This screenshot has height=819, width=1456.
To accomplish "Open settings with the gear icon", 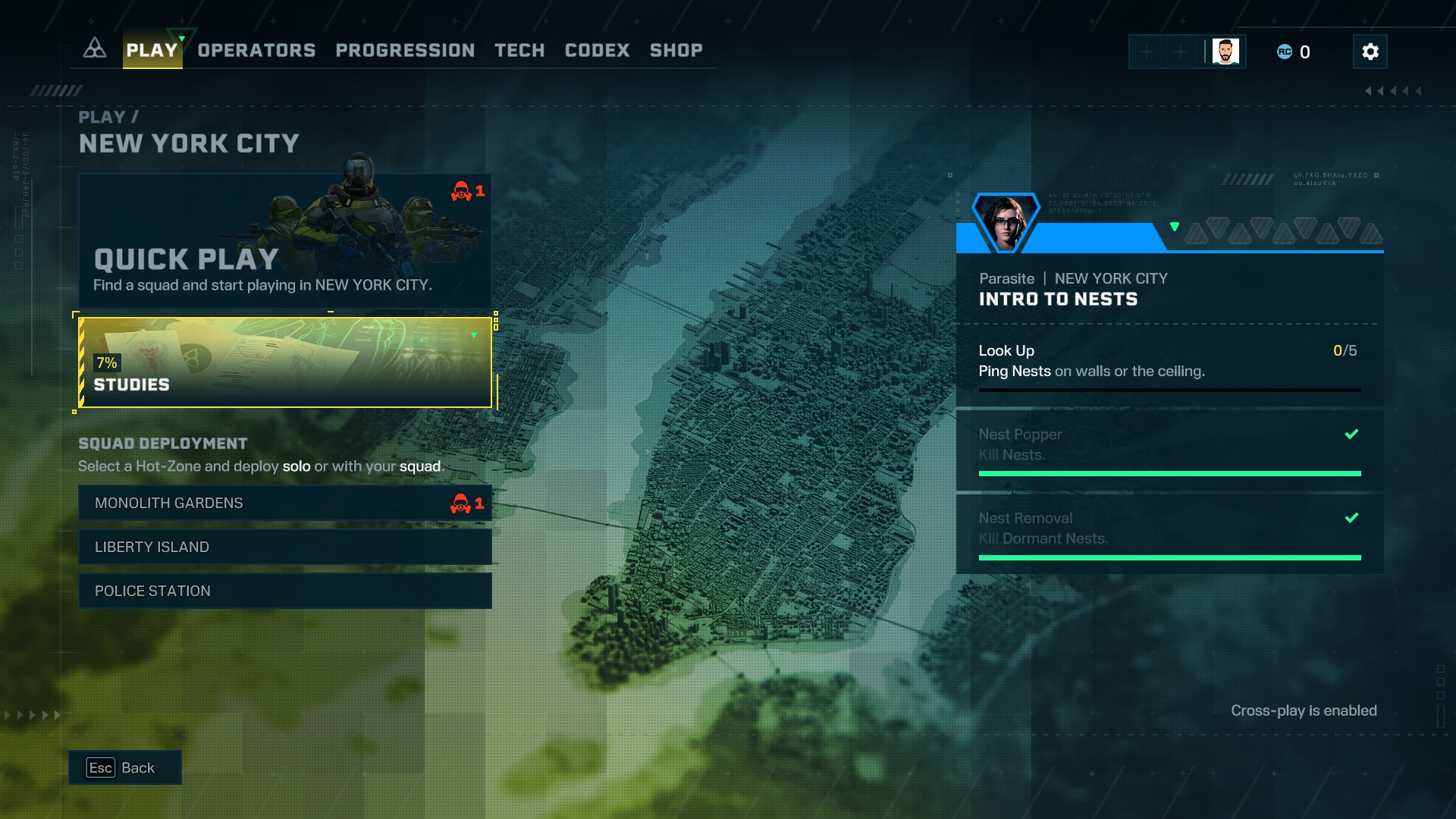I will coord(1370,52).
